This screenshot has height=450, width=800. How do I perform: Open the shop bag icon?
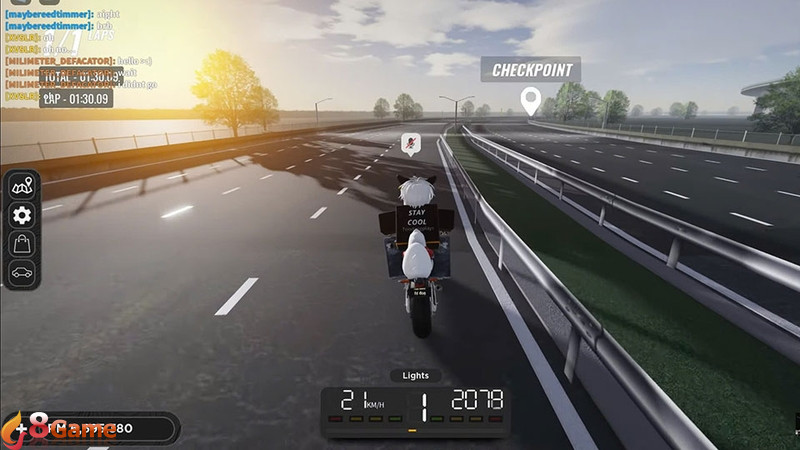coord(21,243)
